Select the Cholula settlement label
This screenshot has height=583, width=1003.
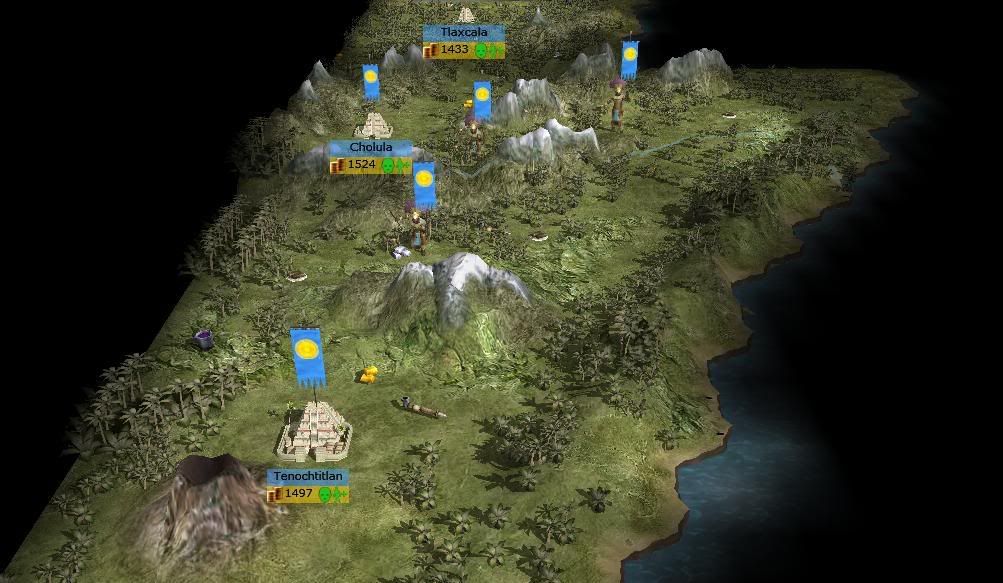[x=369, y=148]
